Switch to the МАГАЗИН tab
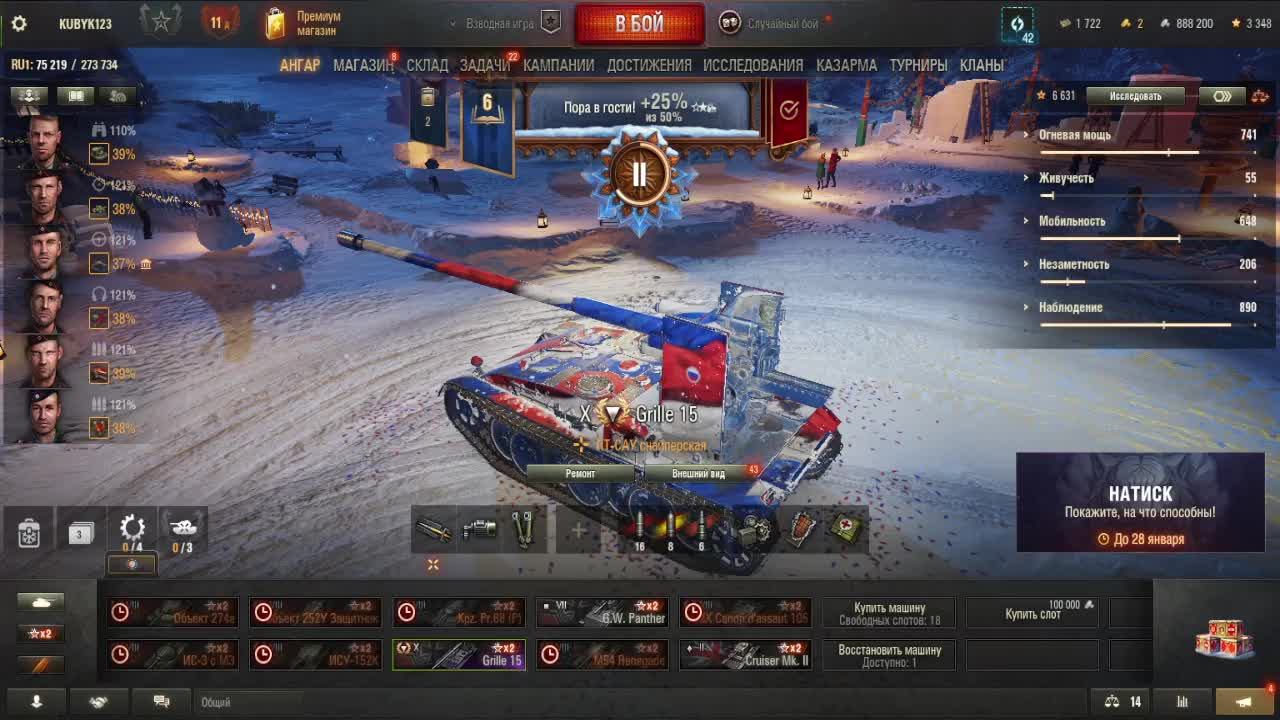 (363, 65)
